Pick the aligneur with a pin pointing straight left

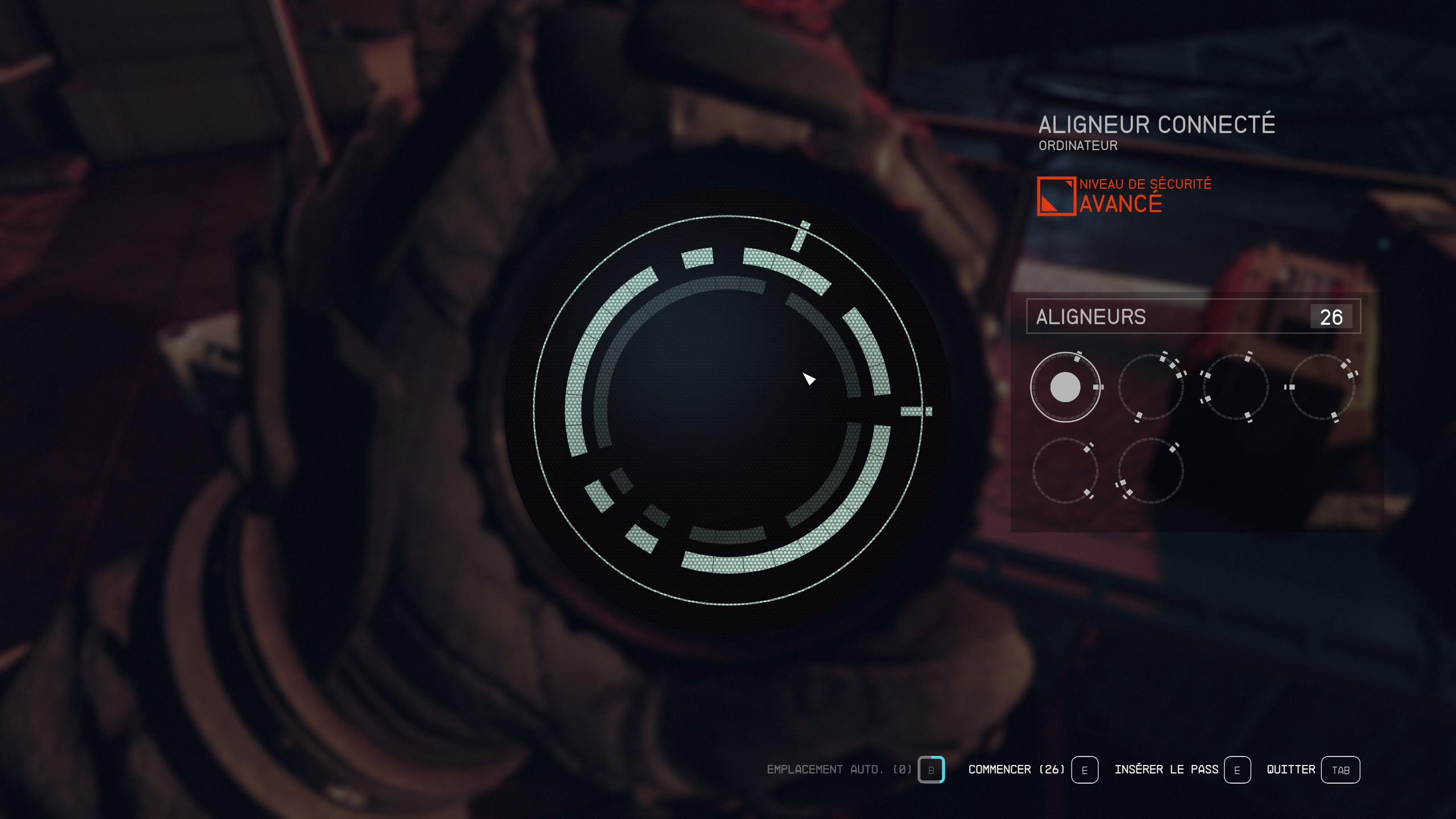click(x=1322, y=387)
